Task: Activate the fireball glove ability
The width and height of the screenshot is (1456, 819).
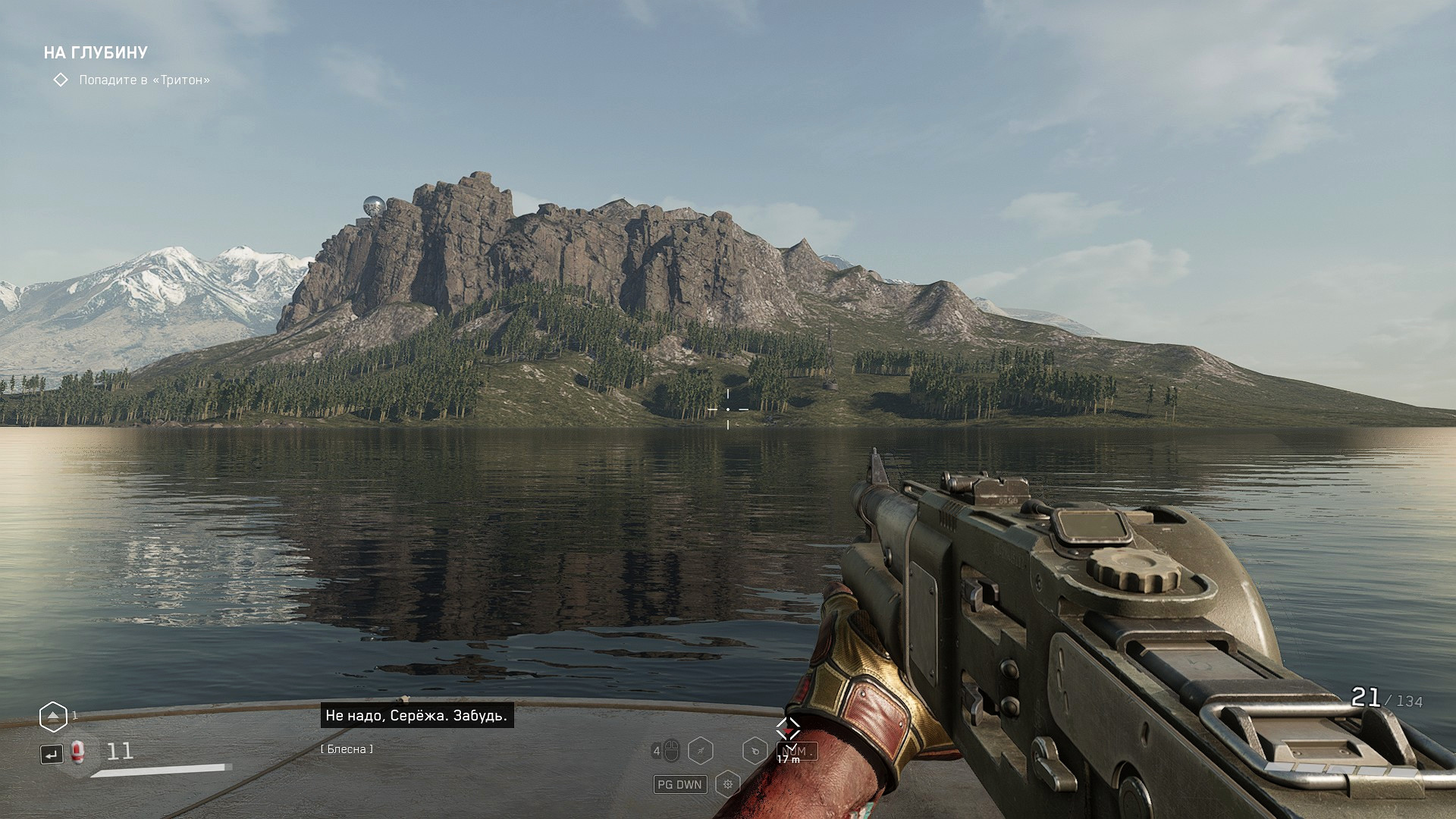Action: pos(755,752)
